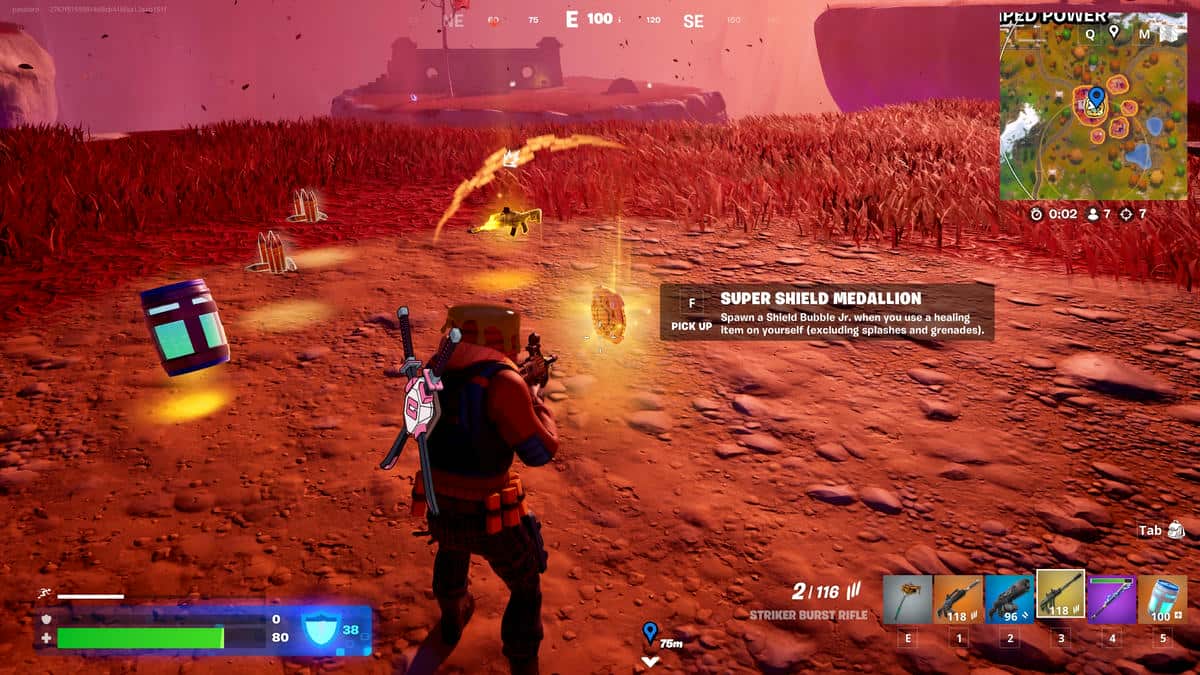1200x675 pixels.
Task: Click the blue location marker on the minimap
Action: click(x=1095, y=97)
